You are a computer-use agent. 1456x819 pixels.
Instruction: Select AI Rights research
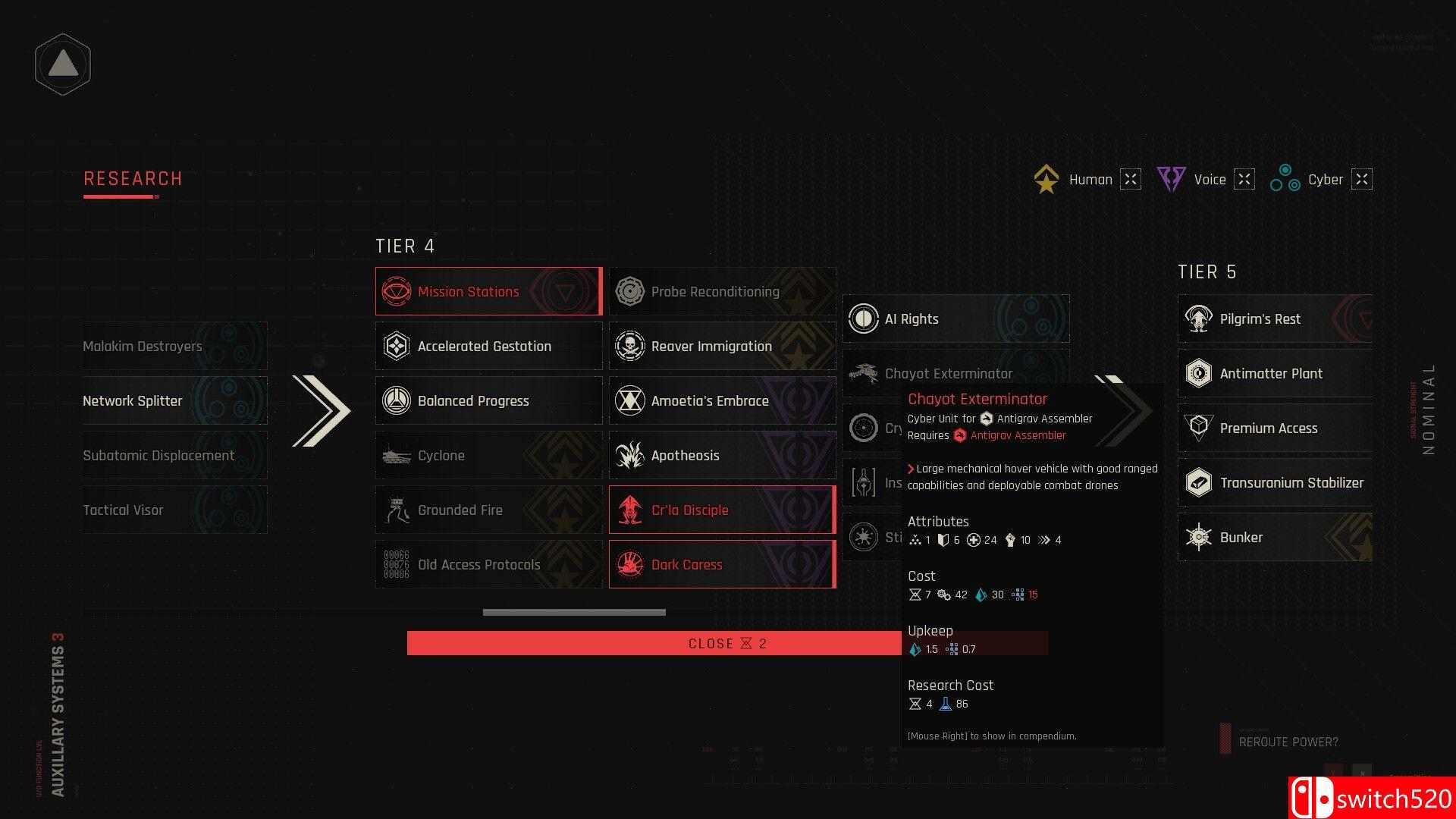click(955, 319)
